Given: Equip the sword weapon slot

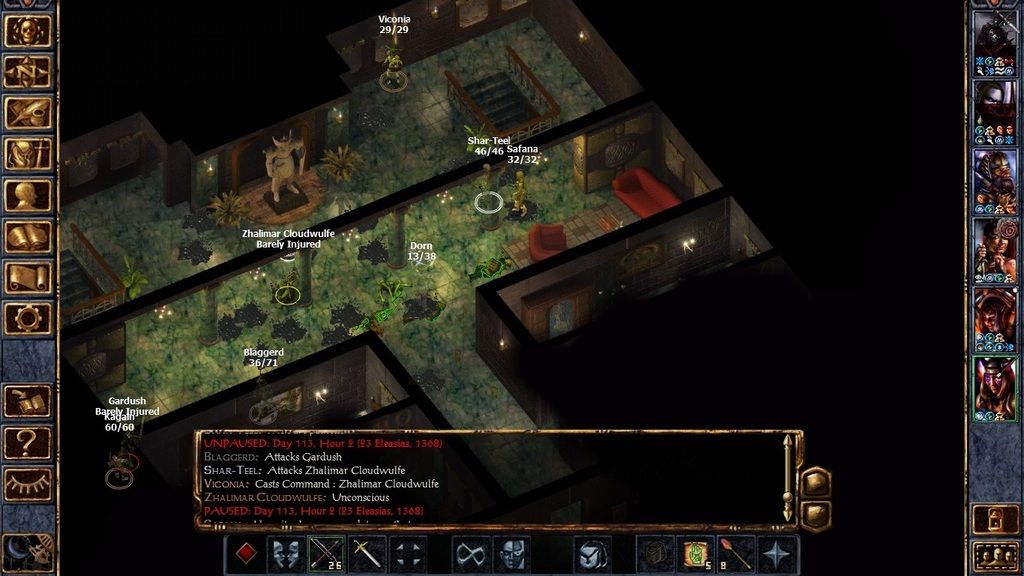Looking at the screenshot, I should (367, 554).
